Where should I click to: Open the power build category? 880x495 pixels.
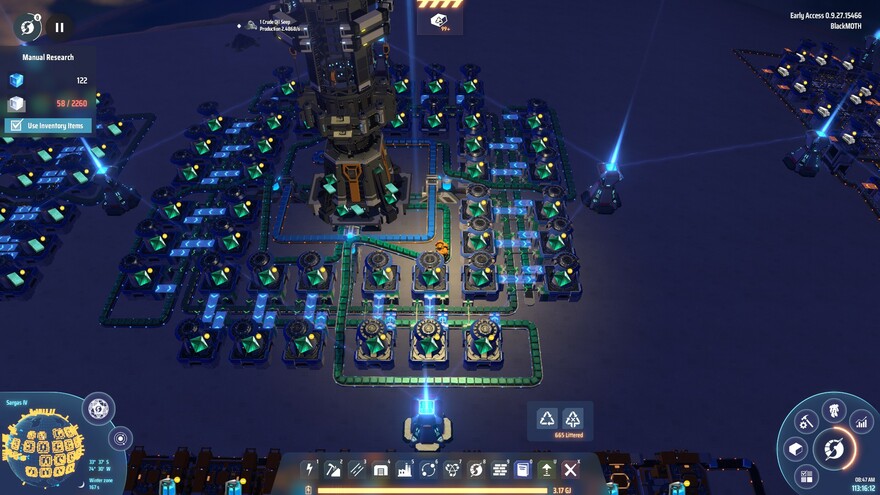pos(309,469)
